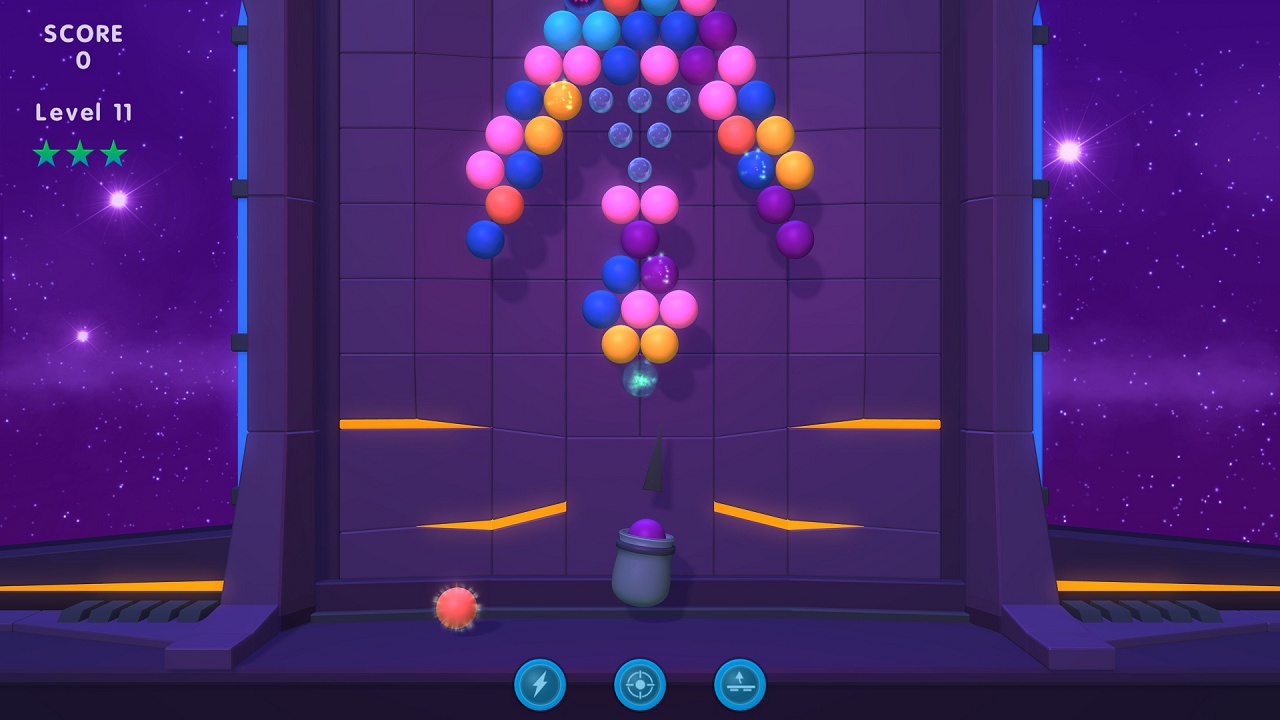Toggle the middle green star indicator

click(x=80, y=154)
